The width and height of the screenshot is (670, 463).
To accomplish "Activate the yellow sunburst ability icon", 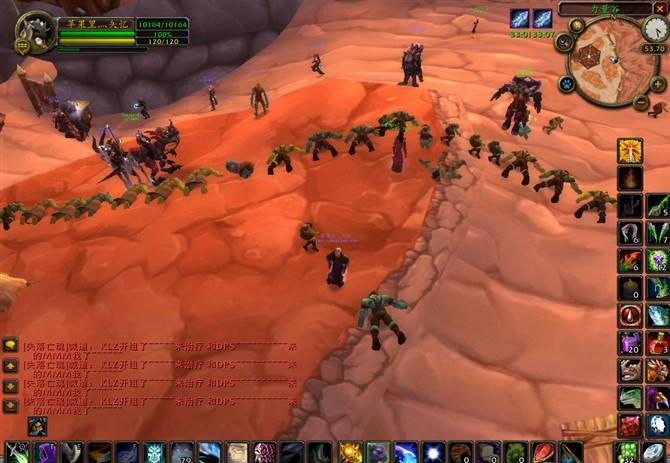I will coord(630,150).
